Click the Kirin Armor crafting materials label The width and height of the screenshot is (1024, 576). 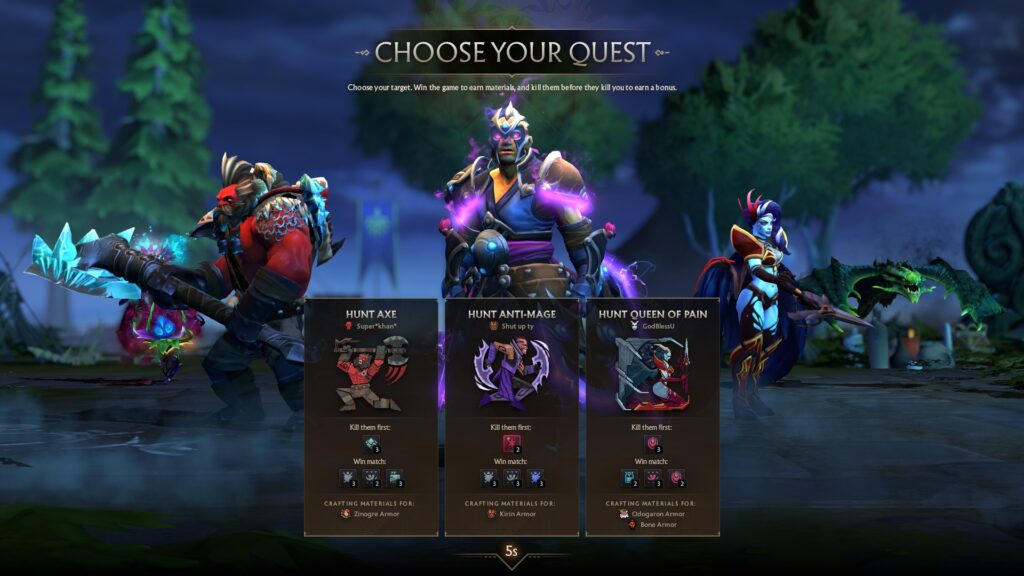pyautogui.click(x=516, y=513)
